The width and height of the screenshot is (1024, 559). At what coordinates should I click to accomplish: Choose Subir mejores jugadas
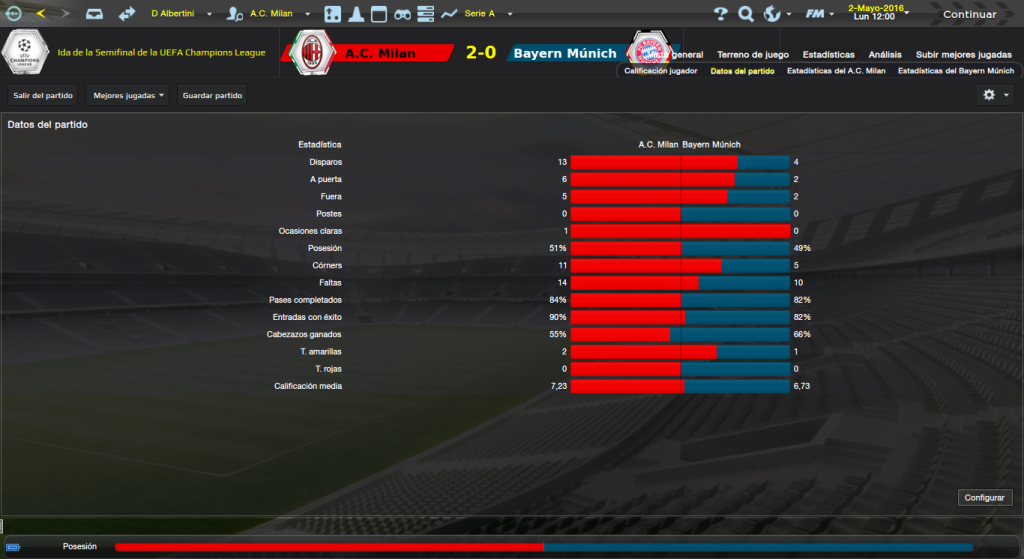coord(964,54)
